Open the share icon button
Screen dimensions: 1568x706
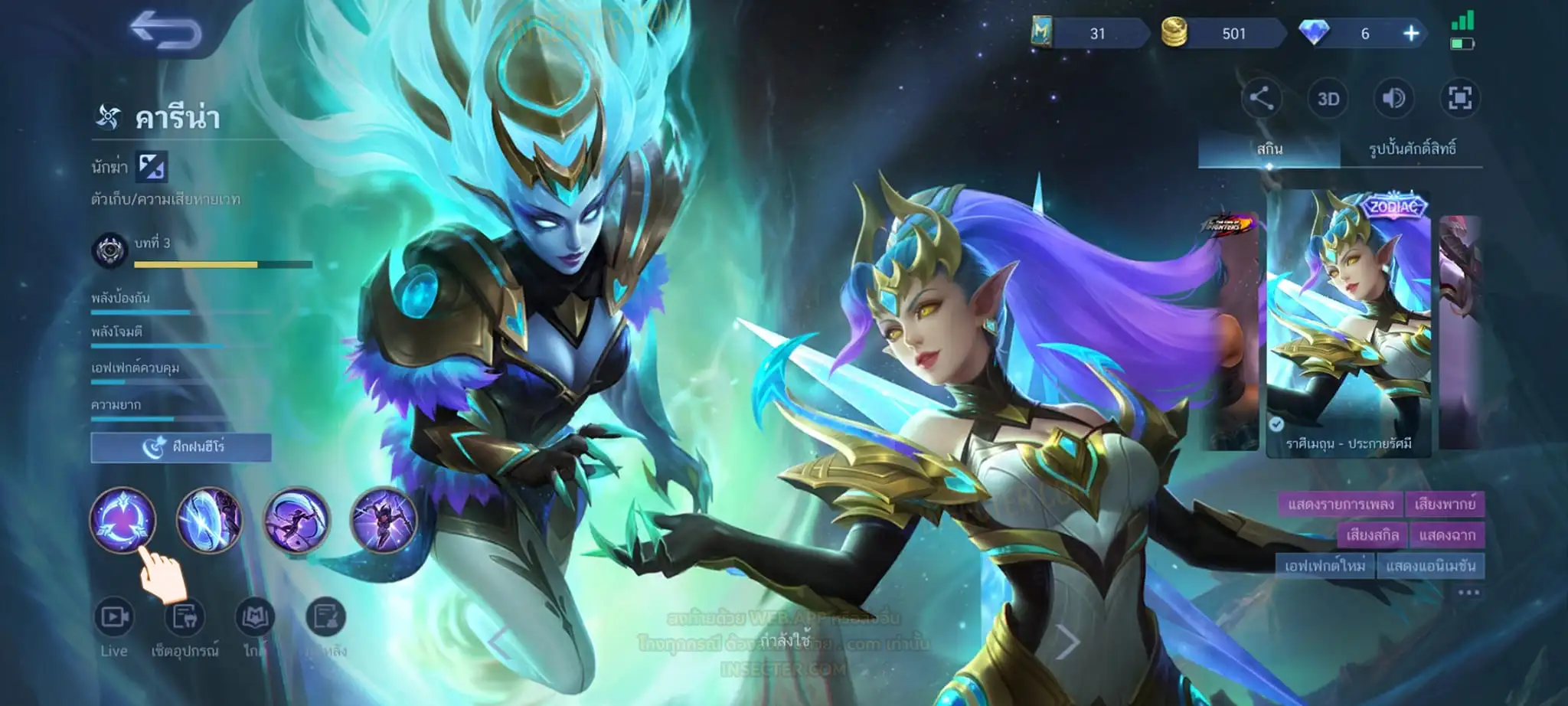point(1261,99)
